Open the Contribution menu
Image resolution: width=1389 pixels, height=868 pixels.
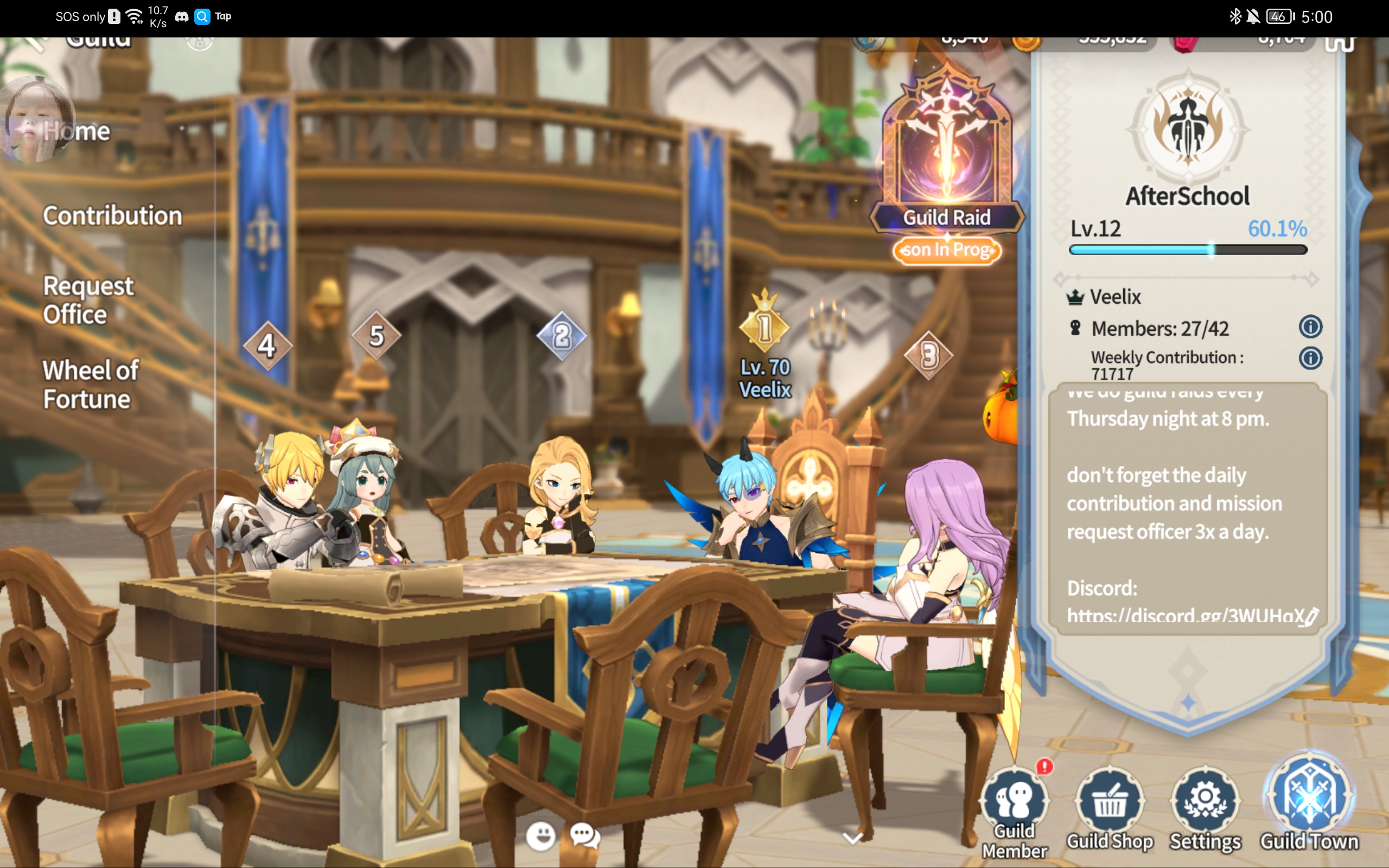[x=112, y=216]
